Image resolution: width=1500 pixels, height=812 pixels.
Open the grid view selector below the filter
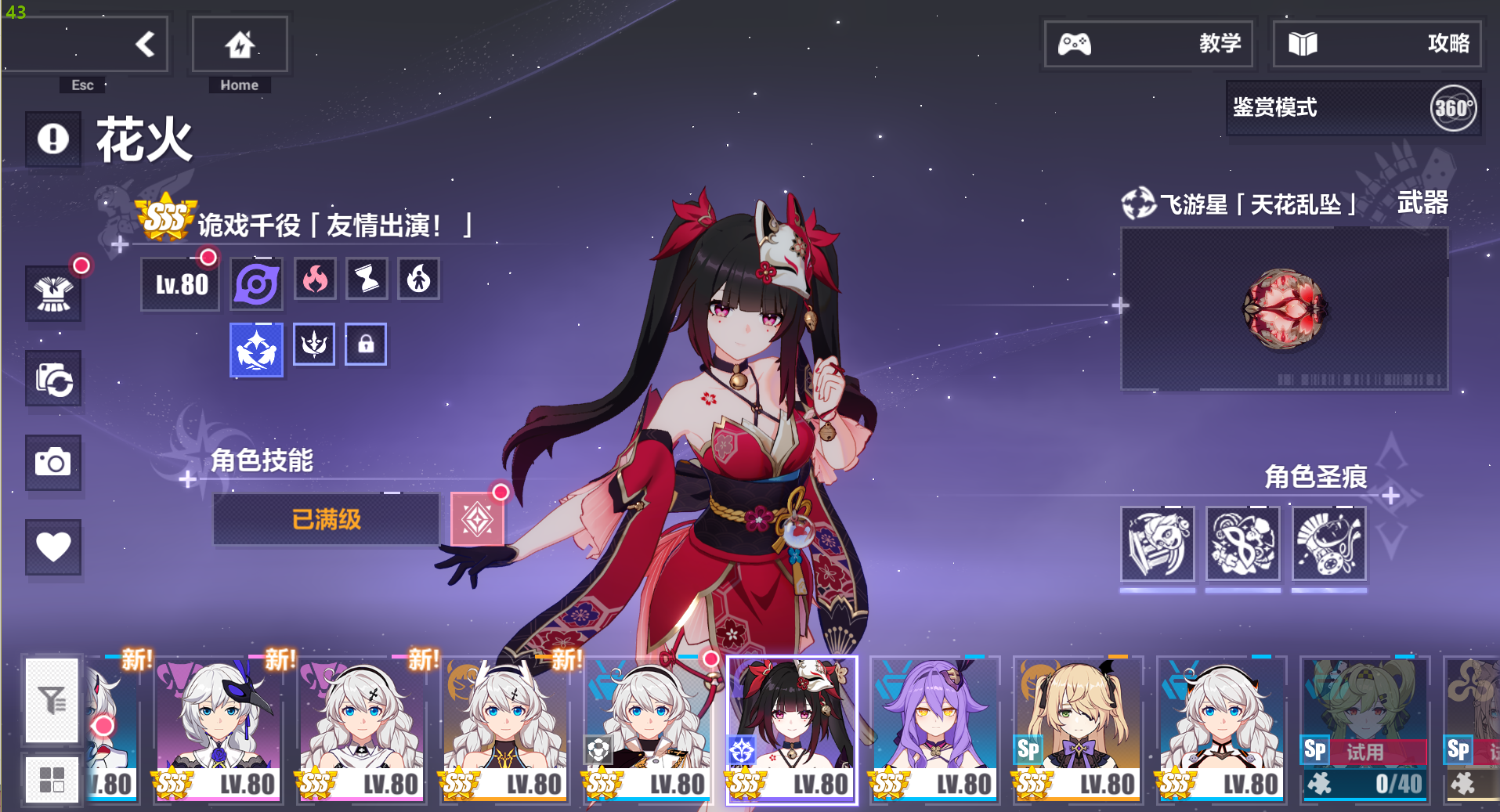coord(52,778)
